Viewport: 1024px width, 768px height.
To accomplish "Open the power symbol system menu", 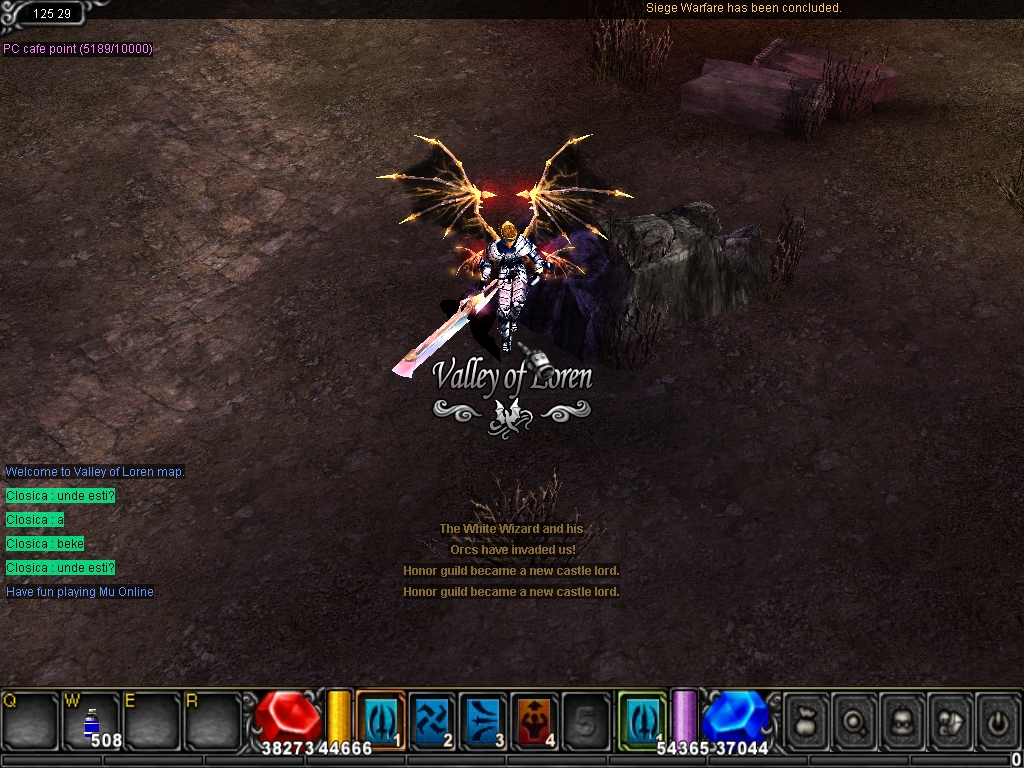I will pos(998,719).
